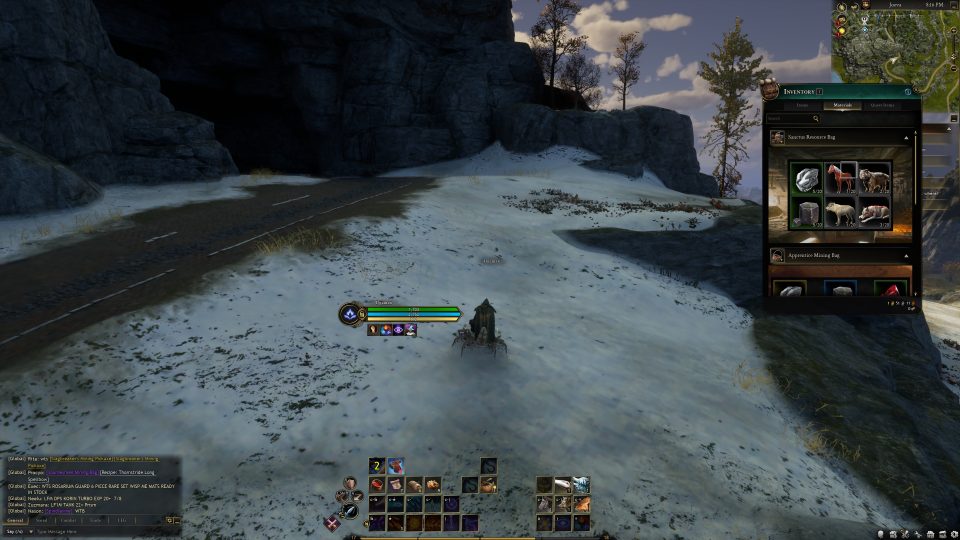Open the inventory help icon
Viewport: 960px width, 540px height.
(908, 92)
